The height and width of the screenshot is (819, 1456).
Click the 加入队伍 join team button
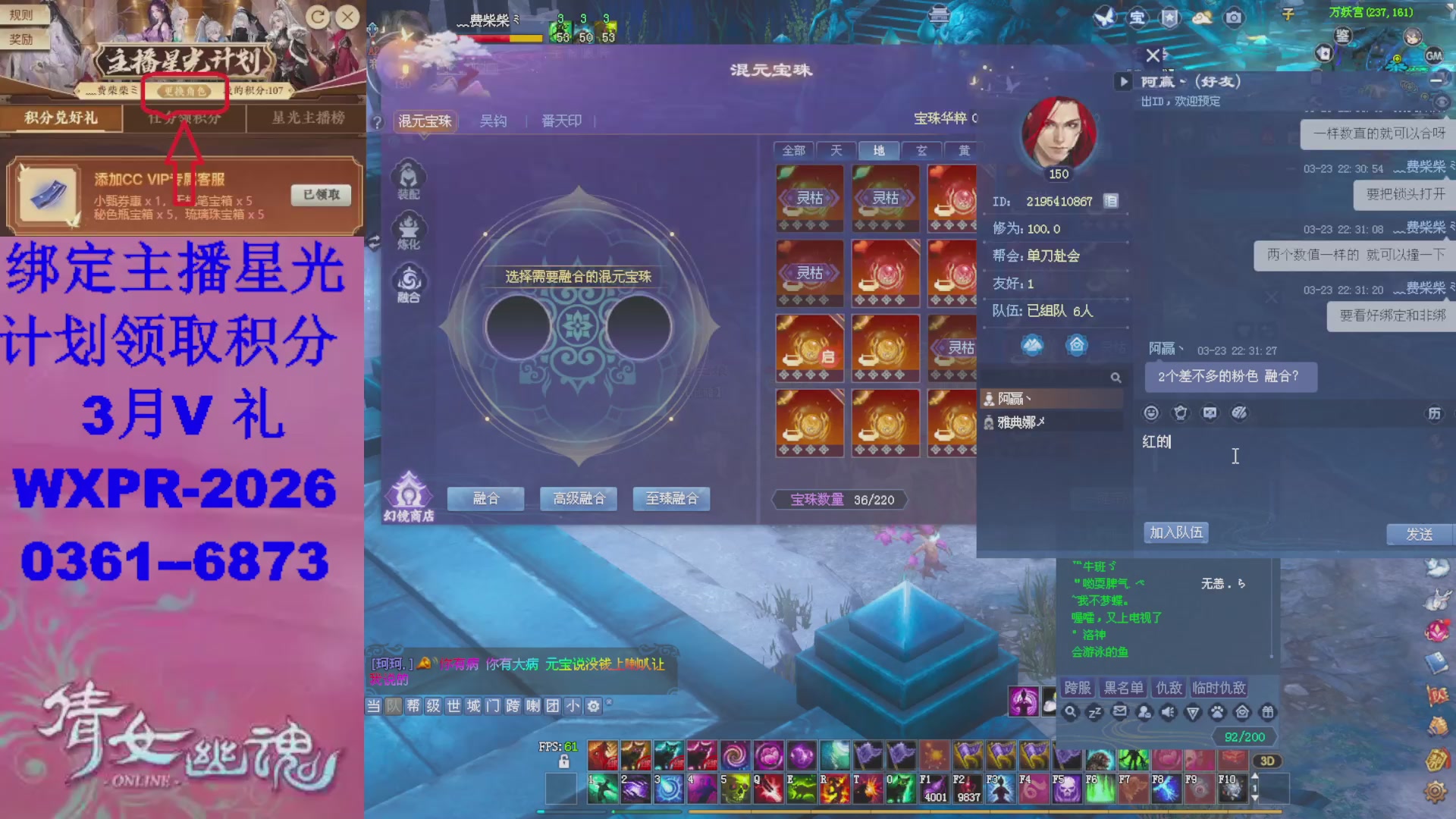(1176, 532)
